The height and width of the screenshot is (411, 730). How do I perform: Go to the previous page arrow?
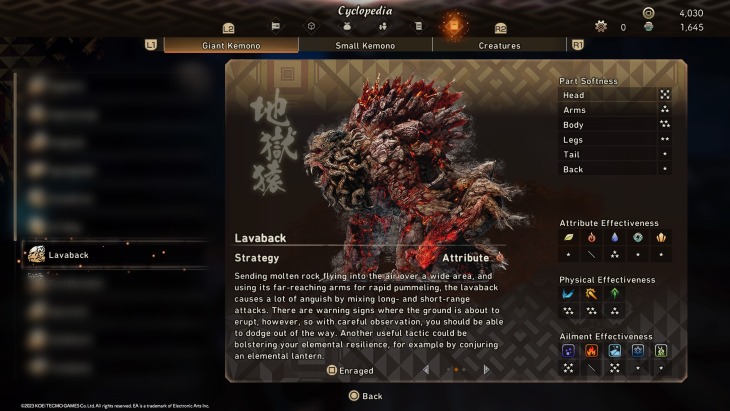point(426,370)
